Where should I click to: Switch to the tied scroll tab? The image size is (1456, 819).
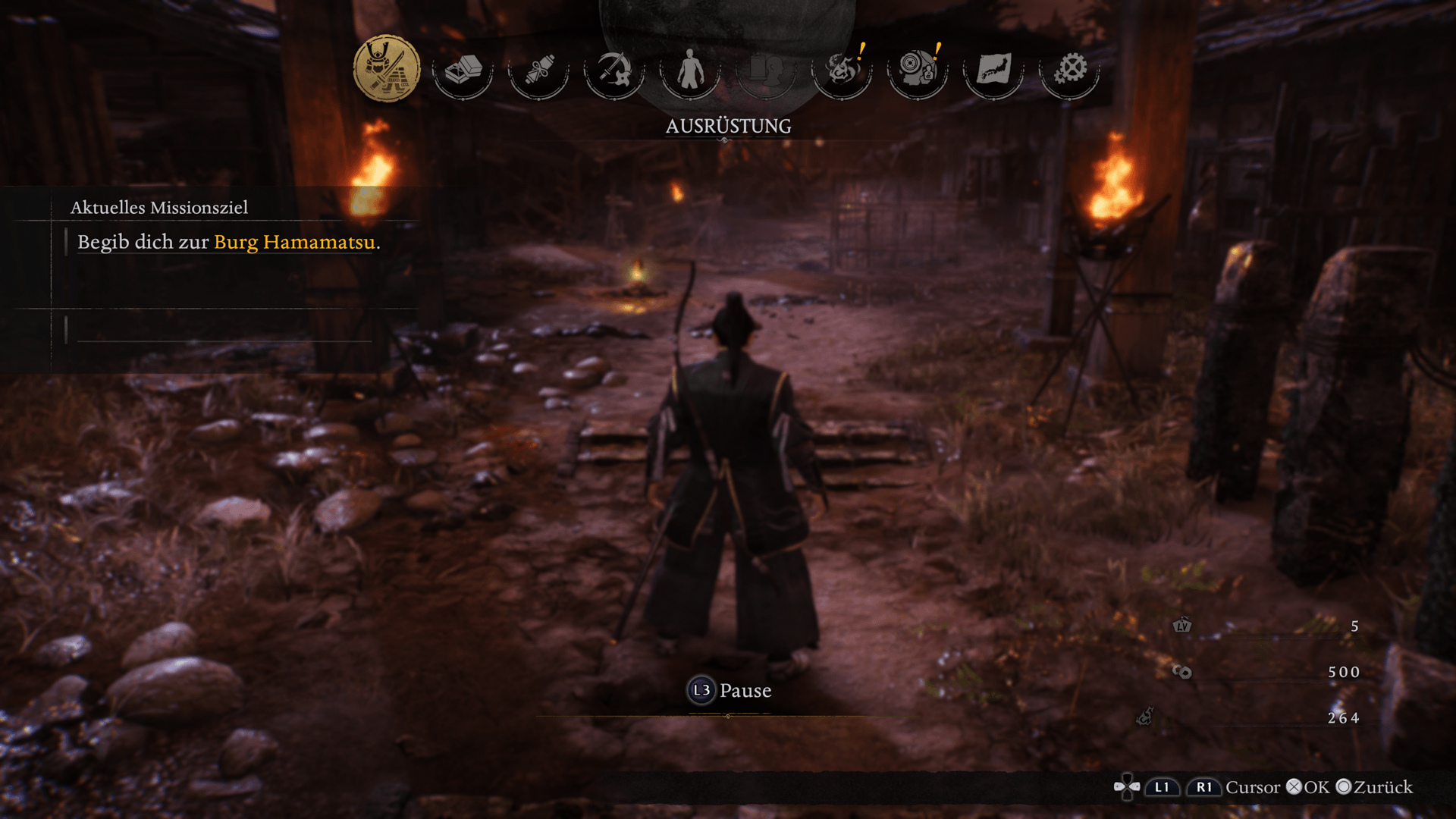coord(538,70)
